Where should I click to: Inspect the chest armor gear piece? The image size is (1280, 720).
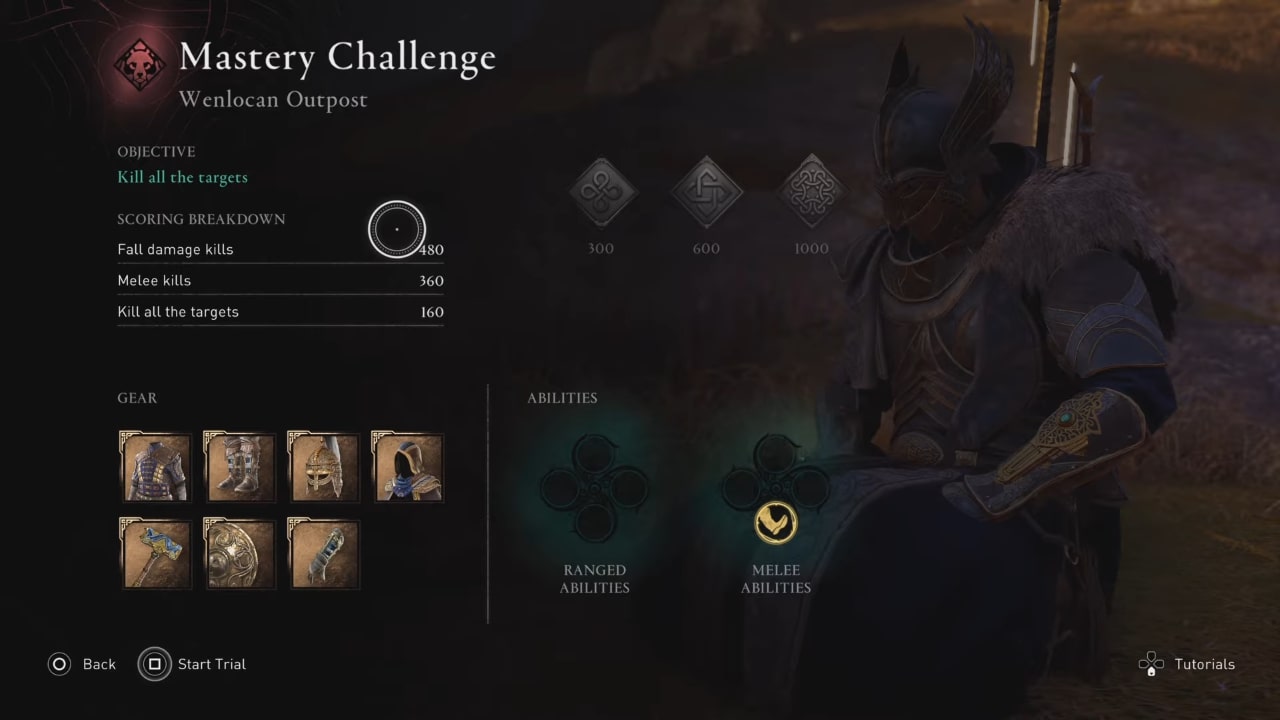[x=154, y=466]
